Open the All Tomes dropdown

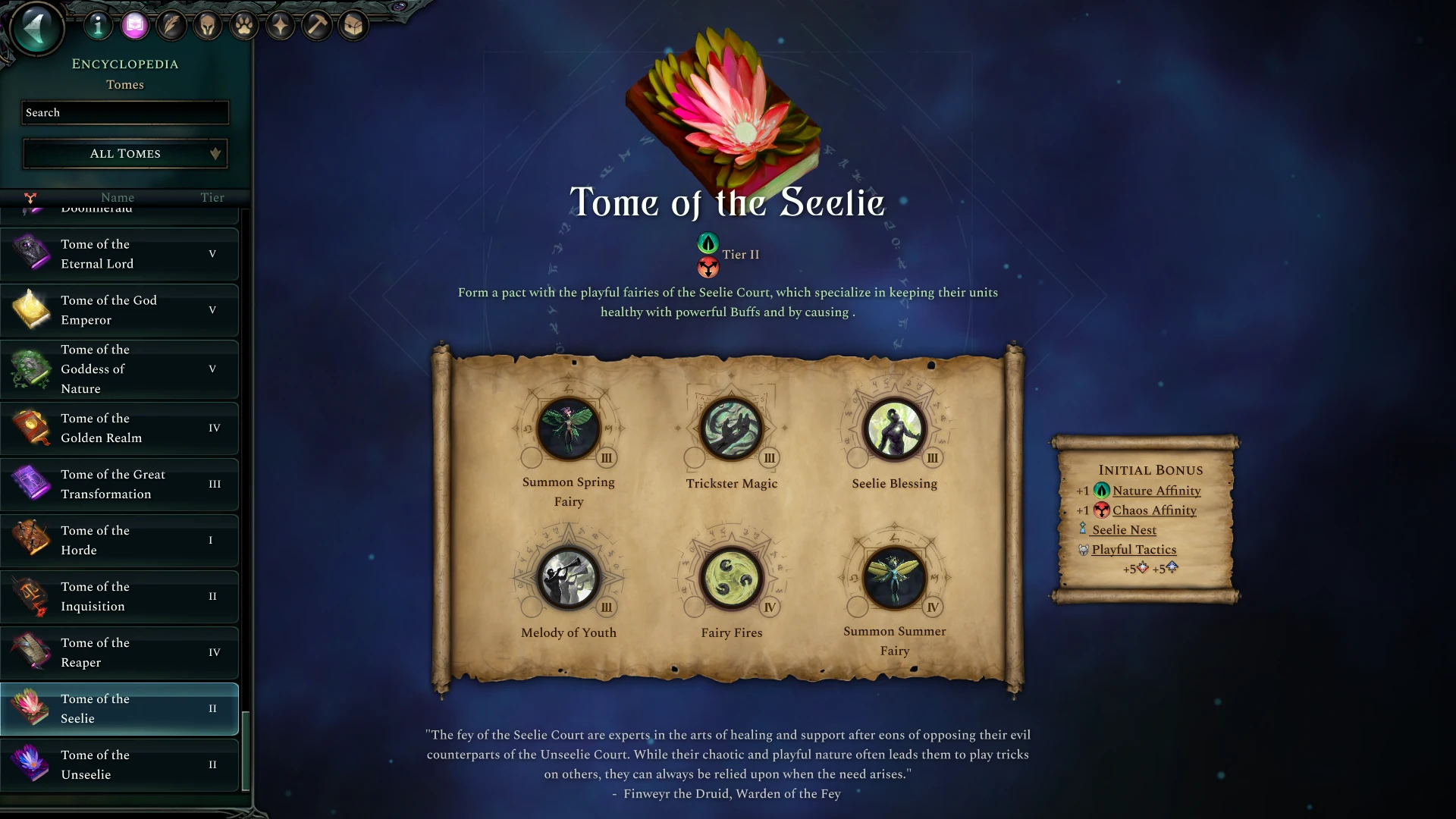124,153
